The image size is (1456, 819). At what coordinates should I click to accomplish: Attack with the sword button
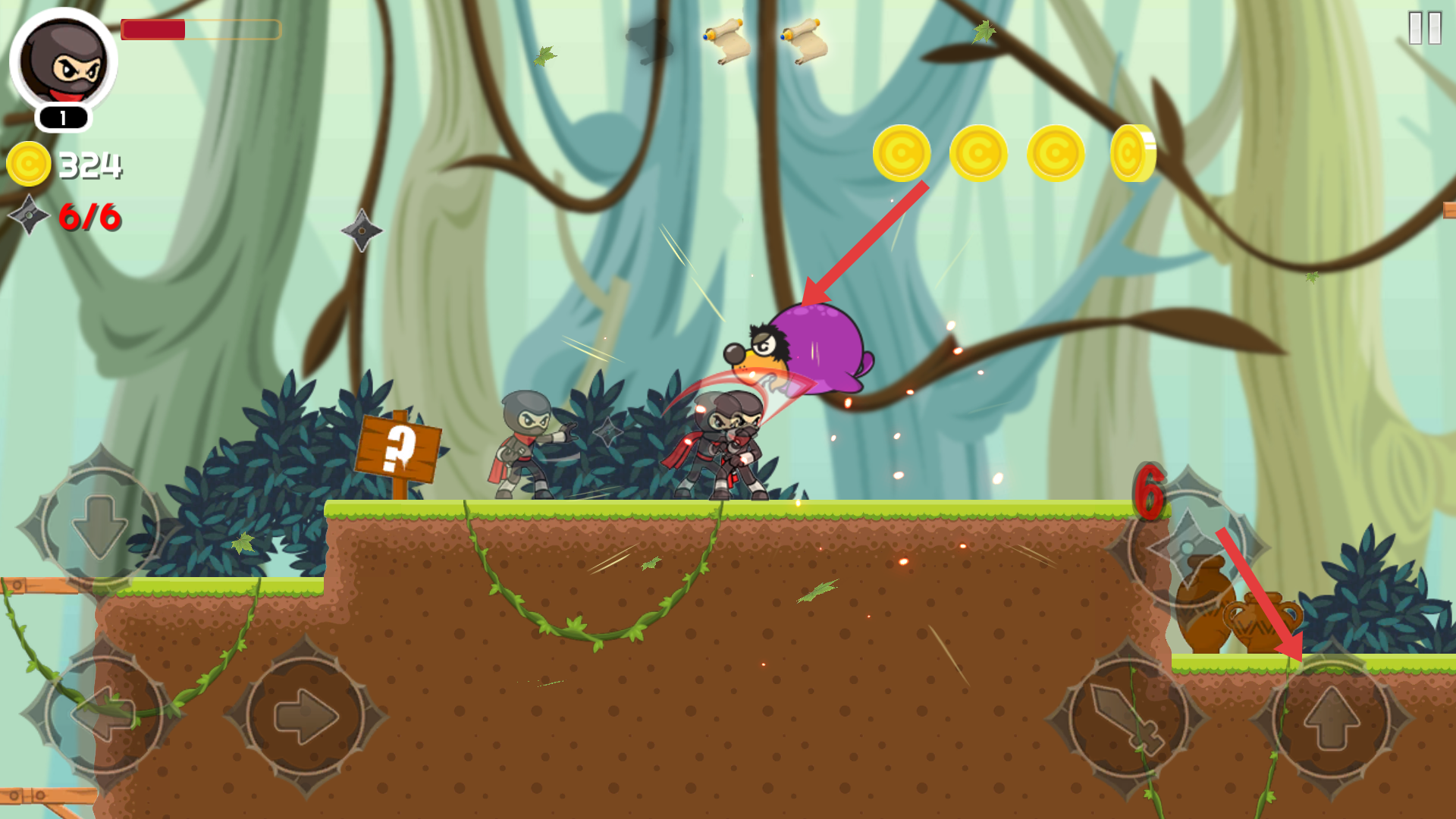(1128, 718)
